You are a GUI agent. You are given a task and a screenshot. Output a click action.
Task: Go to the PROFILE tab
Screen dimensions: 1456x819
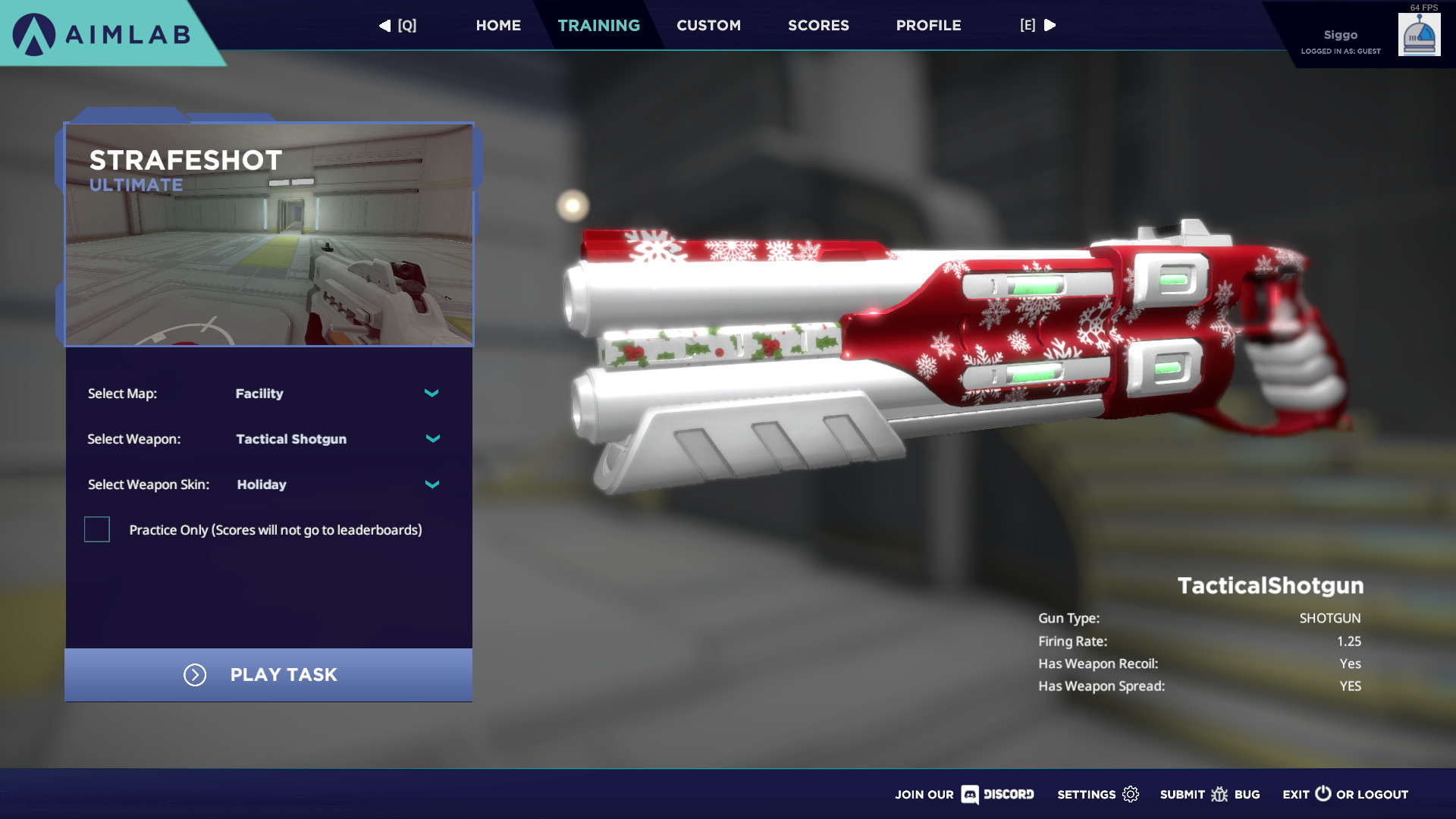tap(927, 25)
